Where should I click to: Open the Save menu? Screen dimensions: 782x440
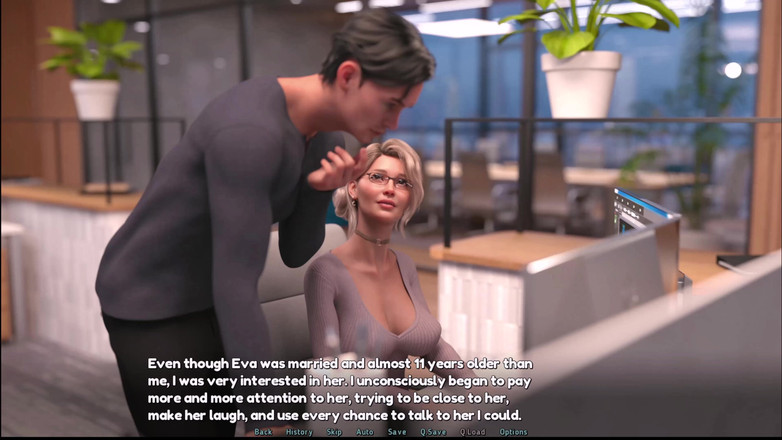(x=397, y=432)
